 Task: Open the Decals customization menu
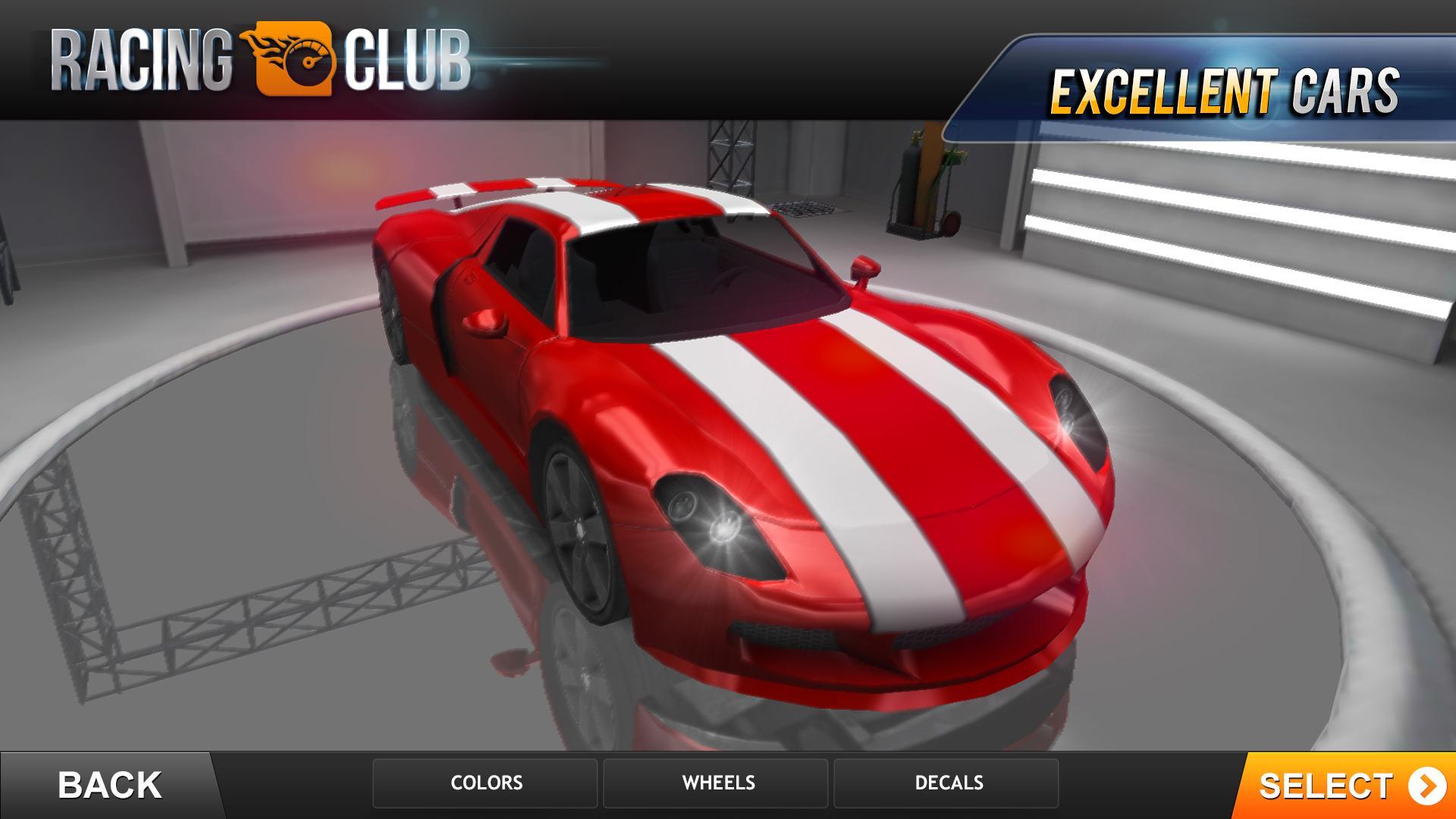(946, 783)
